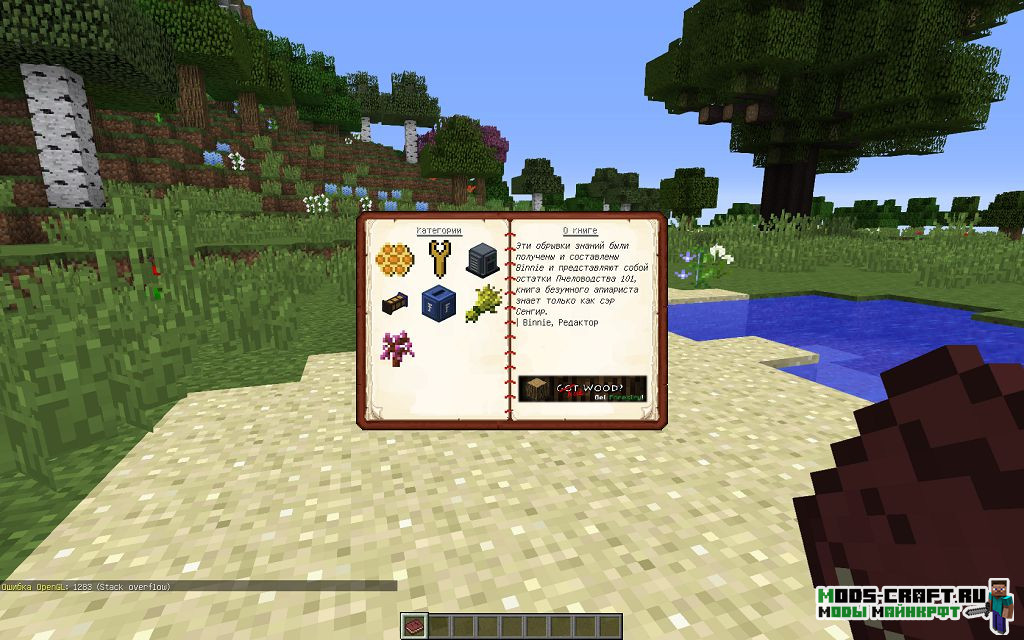Open the yellow-green plant bundle category

point(481,301)
